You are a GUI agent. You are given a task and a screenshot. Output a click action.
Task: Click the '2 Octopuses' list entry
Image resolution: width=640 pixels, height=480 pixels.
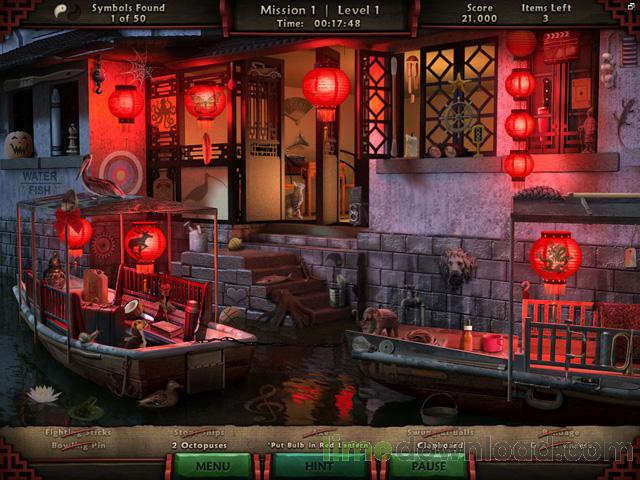[199, 445]
